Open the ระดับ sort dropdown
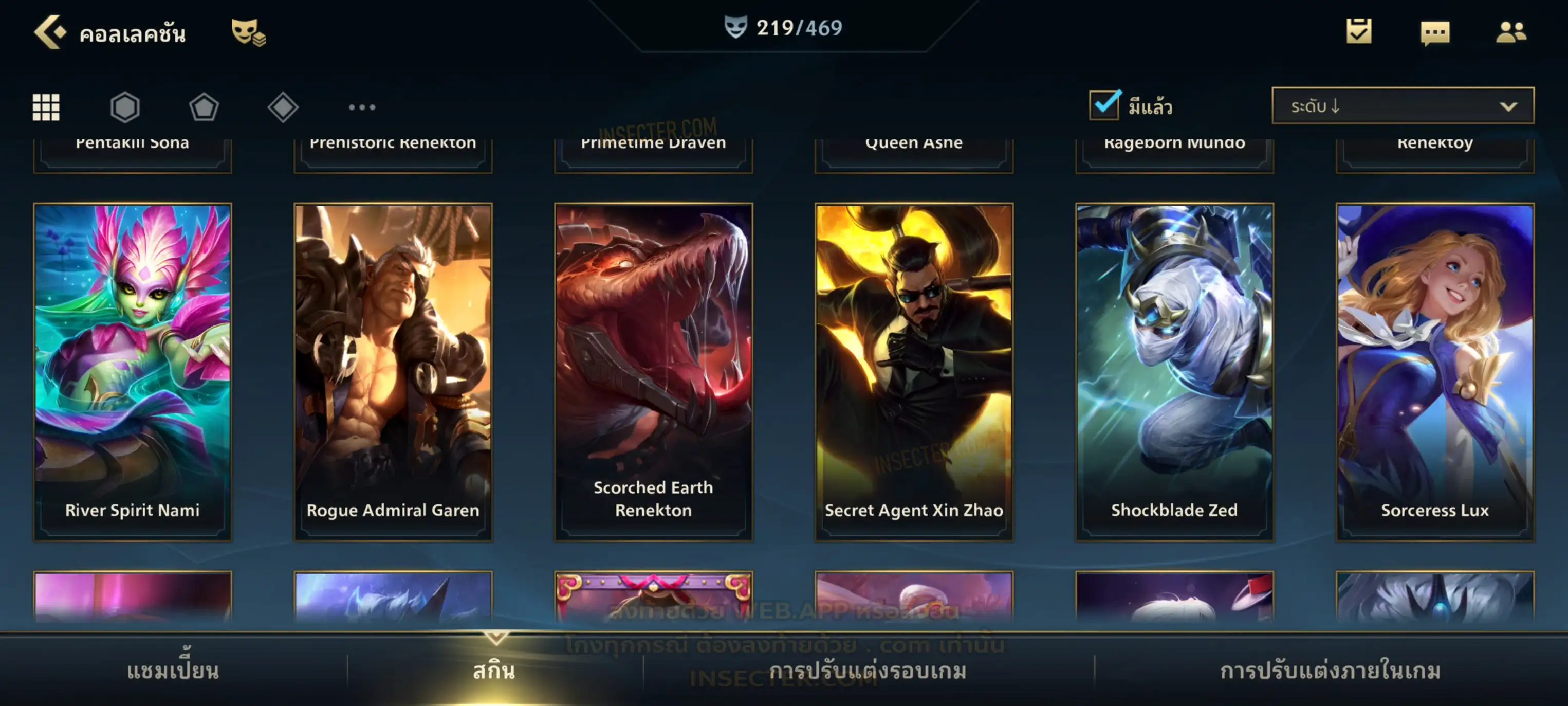Viewport: 1568px width, 706px height. point(1403,106)
